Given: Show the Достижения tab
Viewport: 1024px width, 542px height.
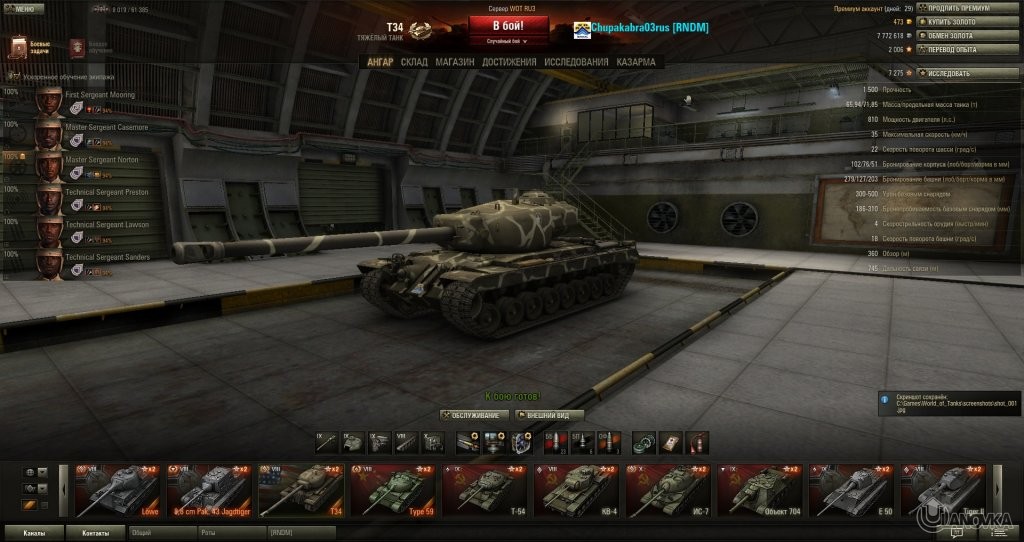Looking at the screenshot, I should (x=509, y=62).
